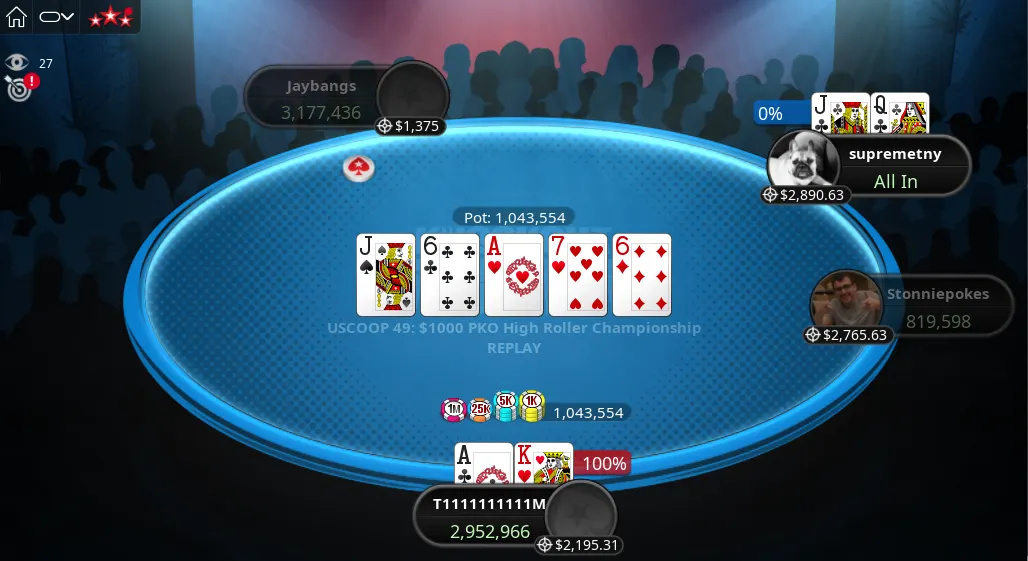
Task: Select player Jaybangs's seat panel
Action: pyautogui.click(x=318, y=98)
